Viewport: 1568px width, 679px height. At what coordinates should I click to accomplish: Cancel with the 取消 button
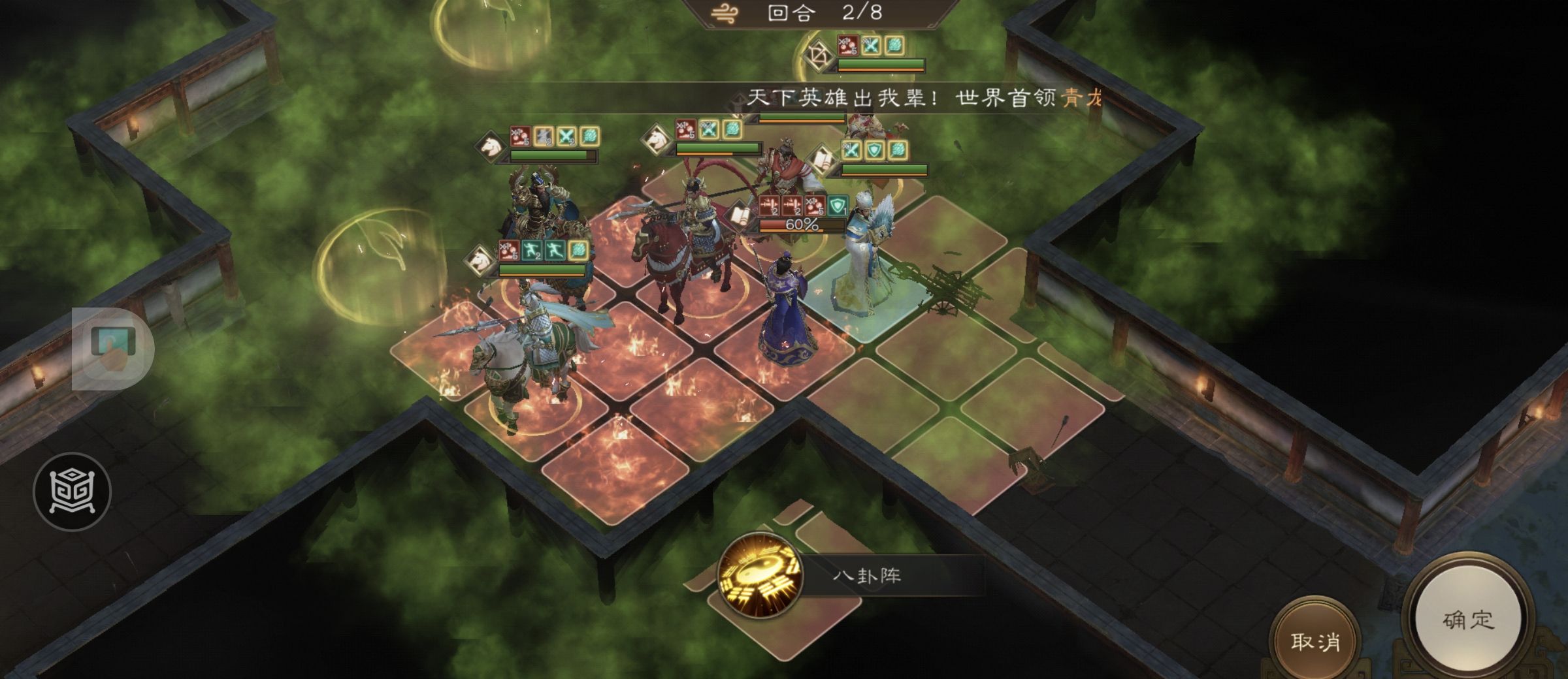point(1315,641)
